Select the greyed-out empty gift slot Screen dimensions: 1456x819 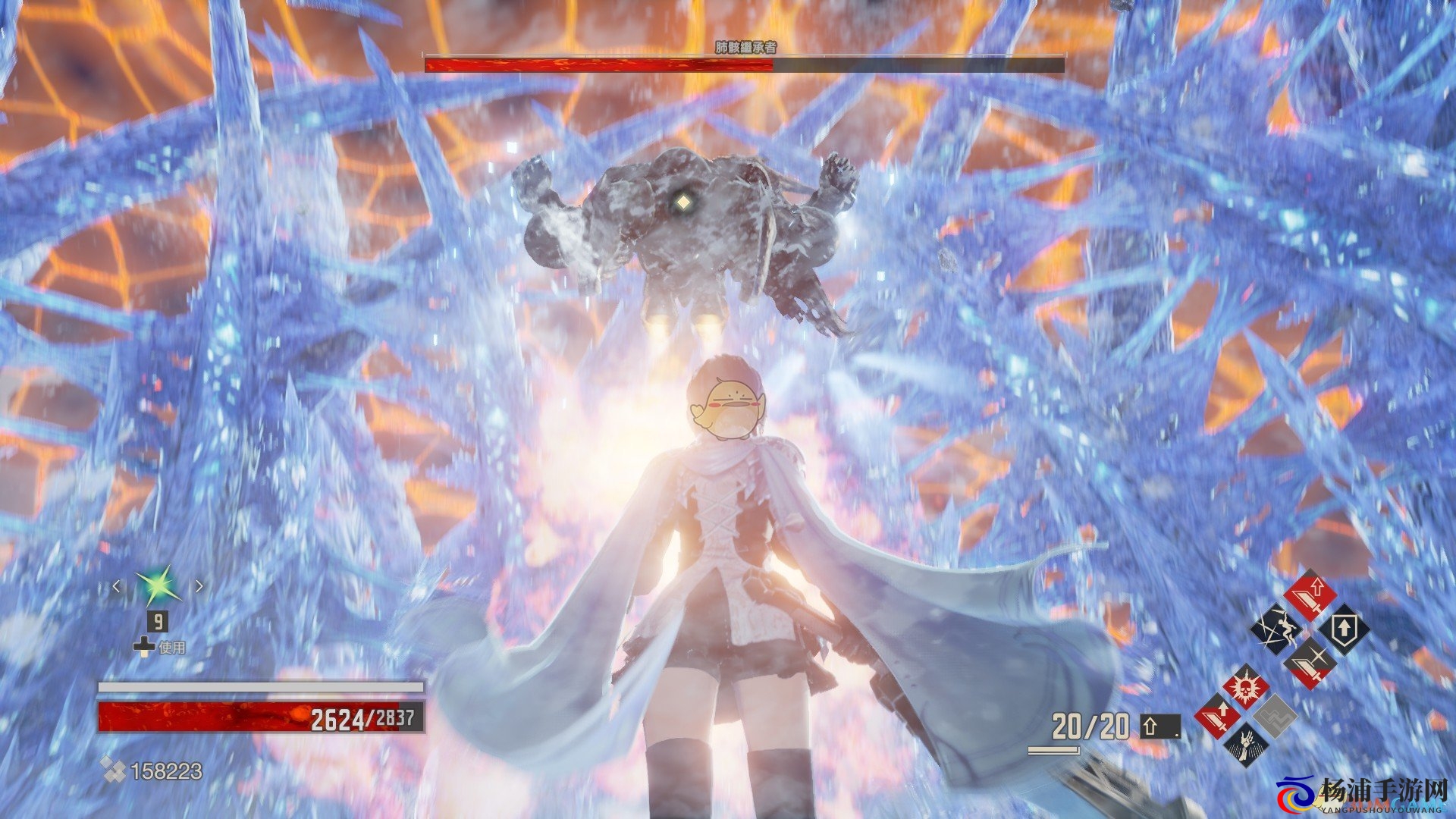click(x=1275, y=716)
